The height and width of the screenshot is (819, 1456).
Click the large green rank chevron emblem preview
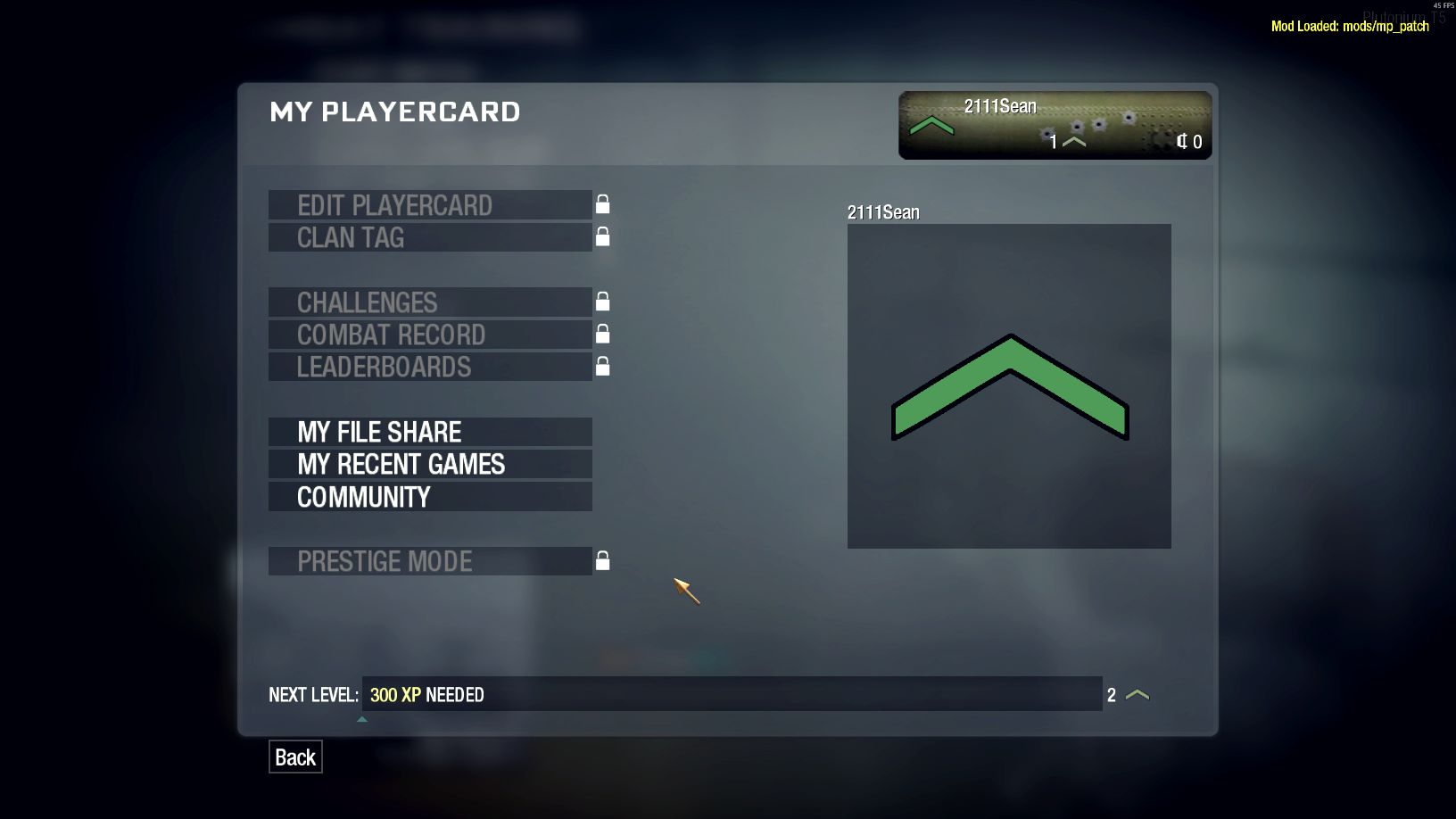coord(1009,385)
